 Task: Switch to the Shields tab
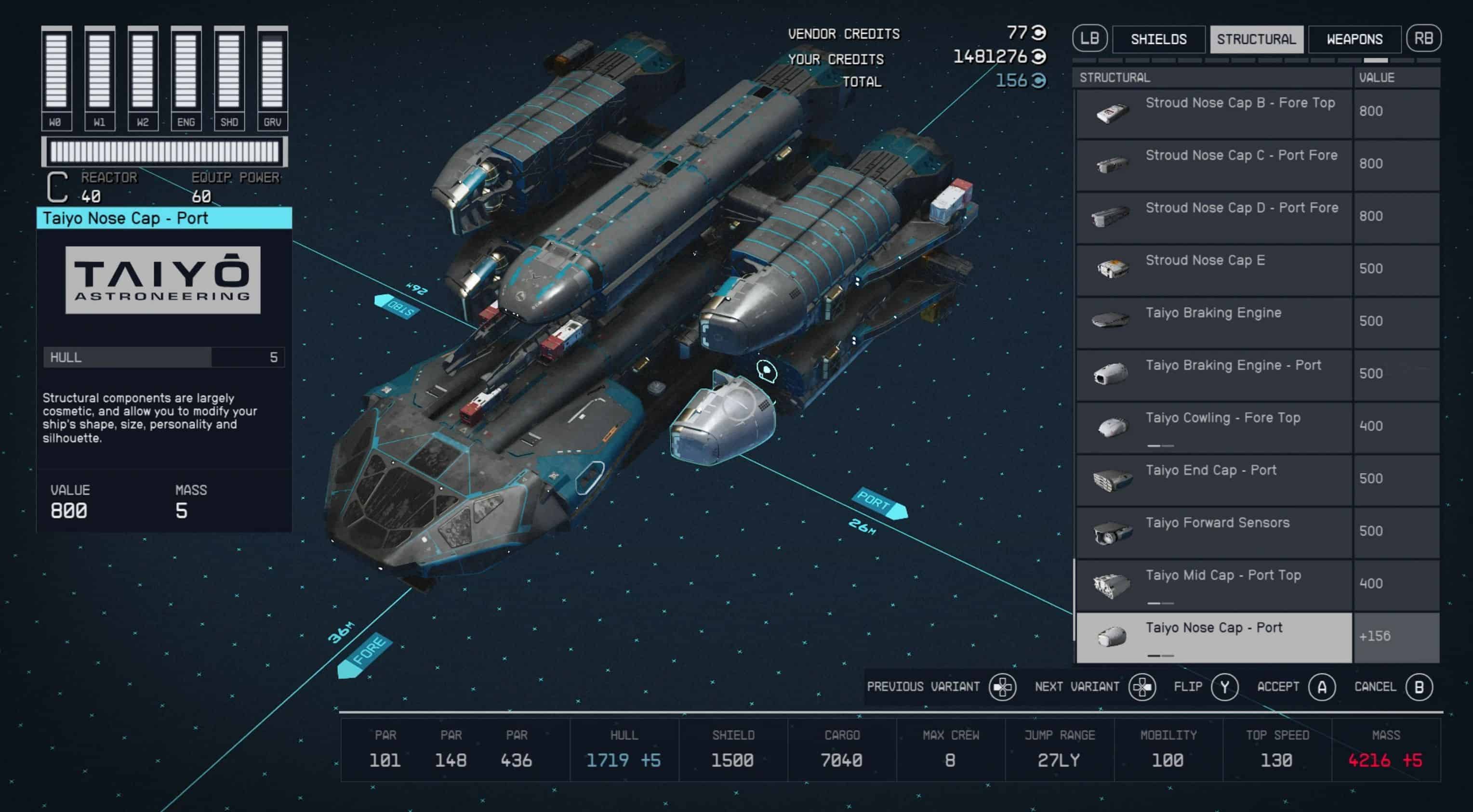coord(1158,39)
